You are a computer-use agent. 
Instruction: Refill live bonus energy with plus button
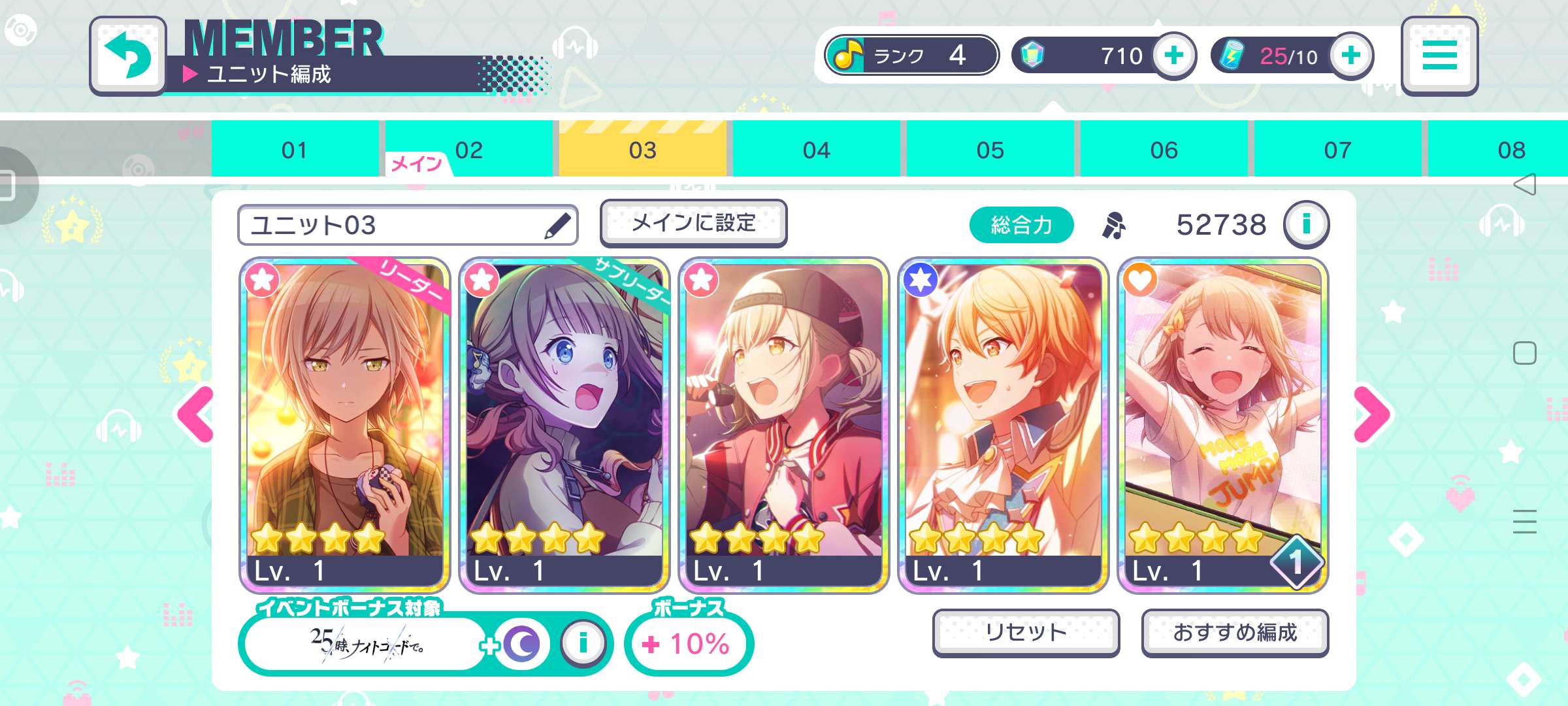coord(1350,56)
